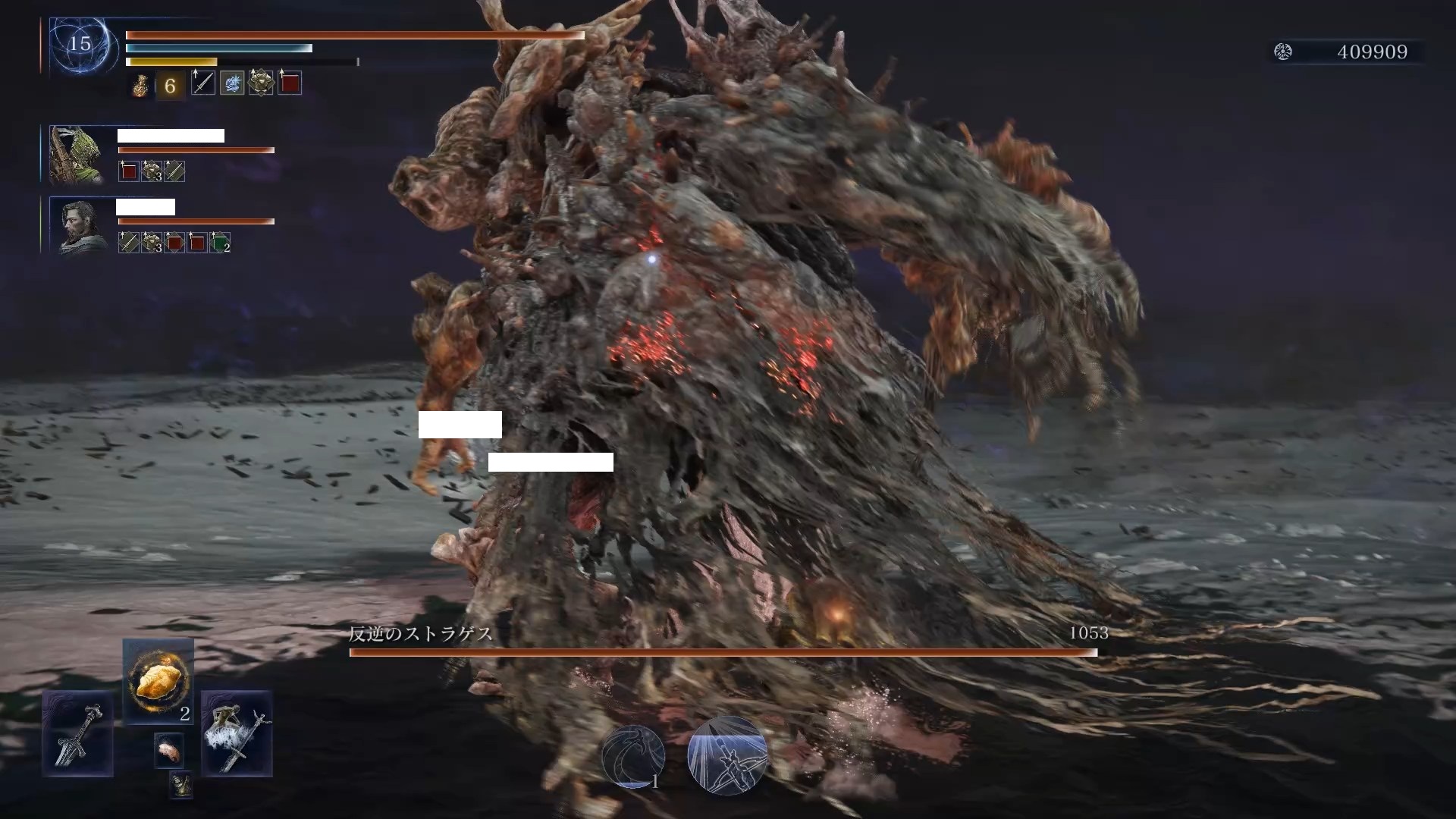Select the golden flask icon
This screenshot has width=1456, height=819.
point(140,86)
